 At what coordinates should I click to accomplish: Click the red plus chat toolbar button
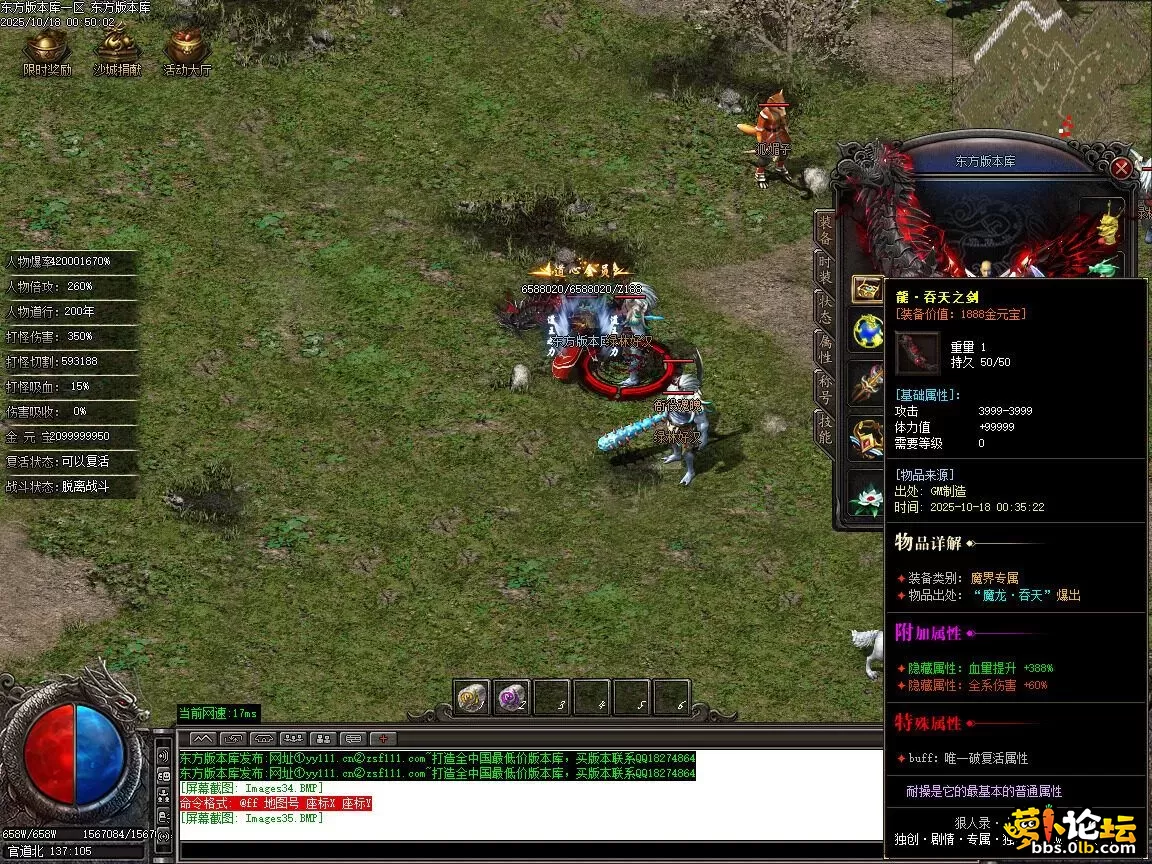(383, 738)
